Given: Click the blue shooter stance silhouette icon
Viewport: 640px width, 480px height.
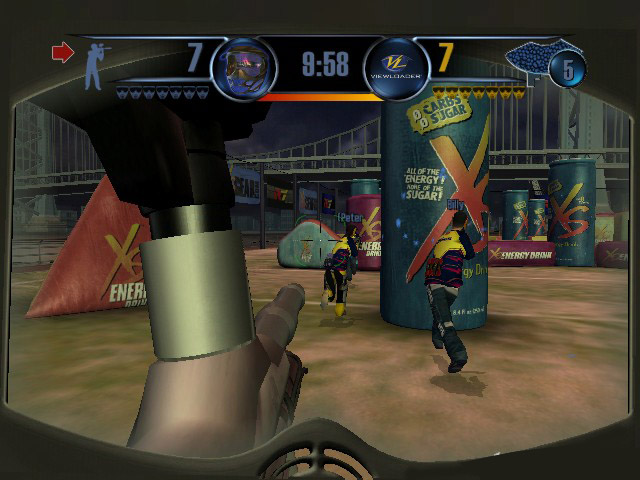Looking at the screenshot, I should pyautogui.click(x=93, y=64).
